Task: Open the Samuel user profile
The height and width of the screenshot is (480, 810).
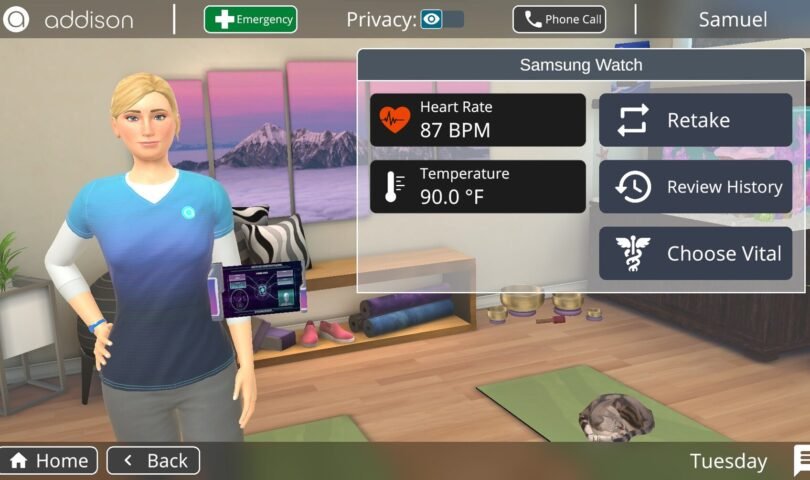Action: [732, 19]
